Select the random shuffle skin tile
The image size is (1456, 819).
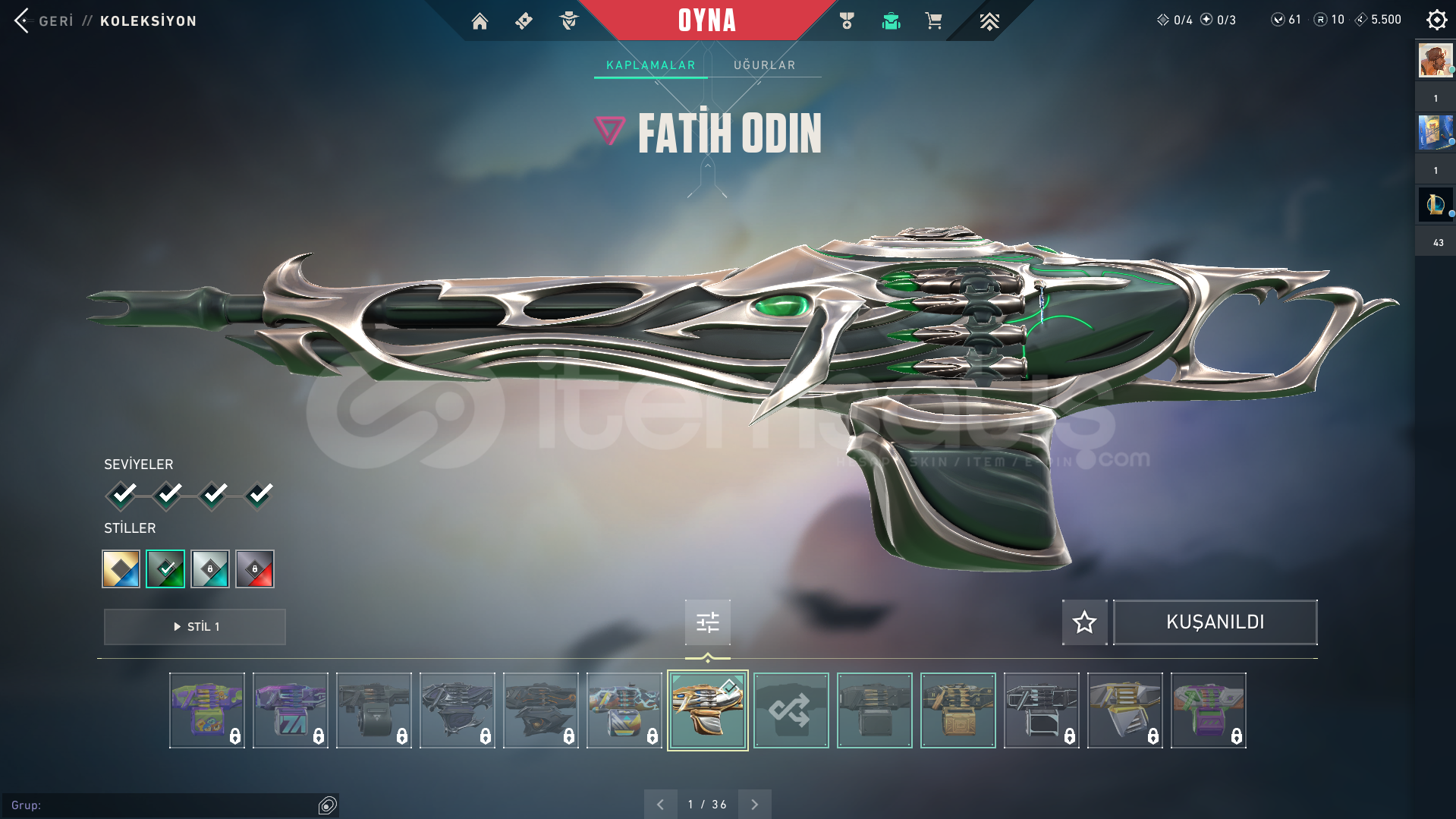(791, 710)
